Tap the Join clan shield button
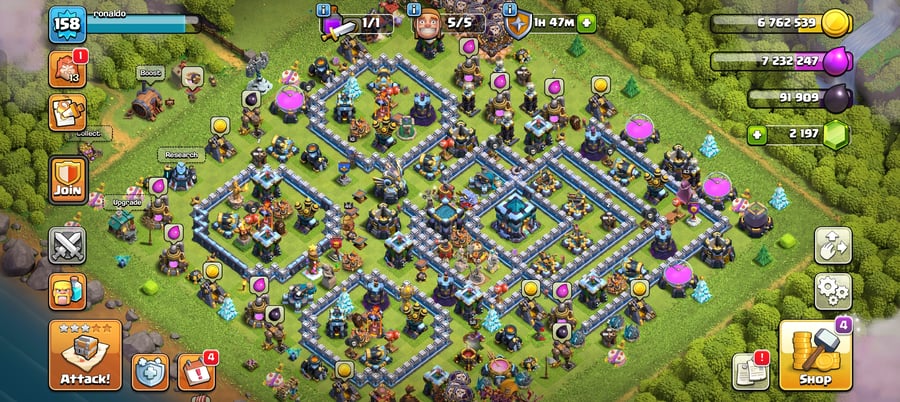 coord(67,181)
